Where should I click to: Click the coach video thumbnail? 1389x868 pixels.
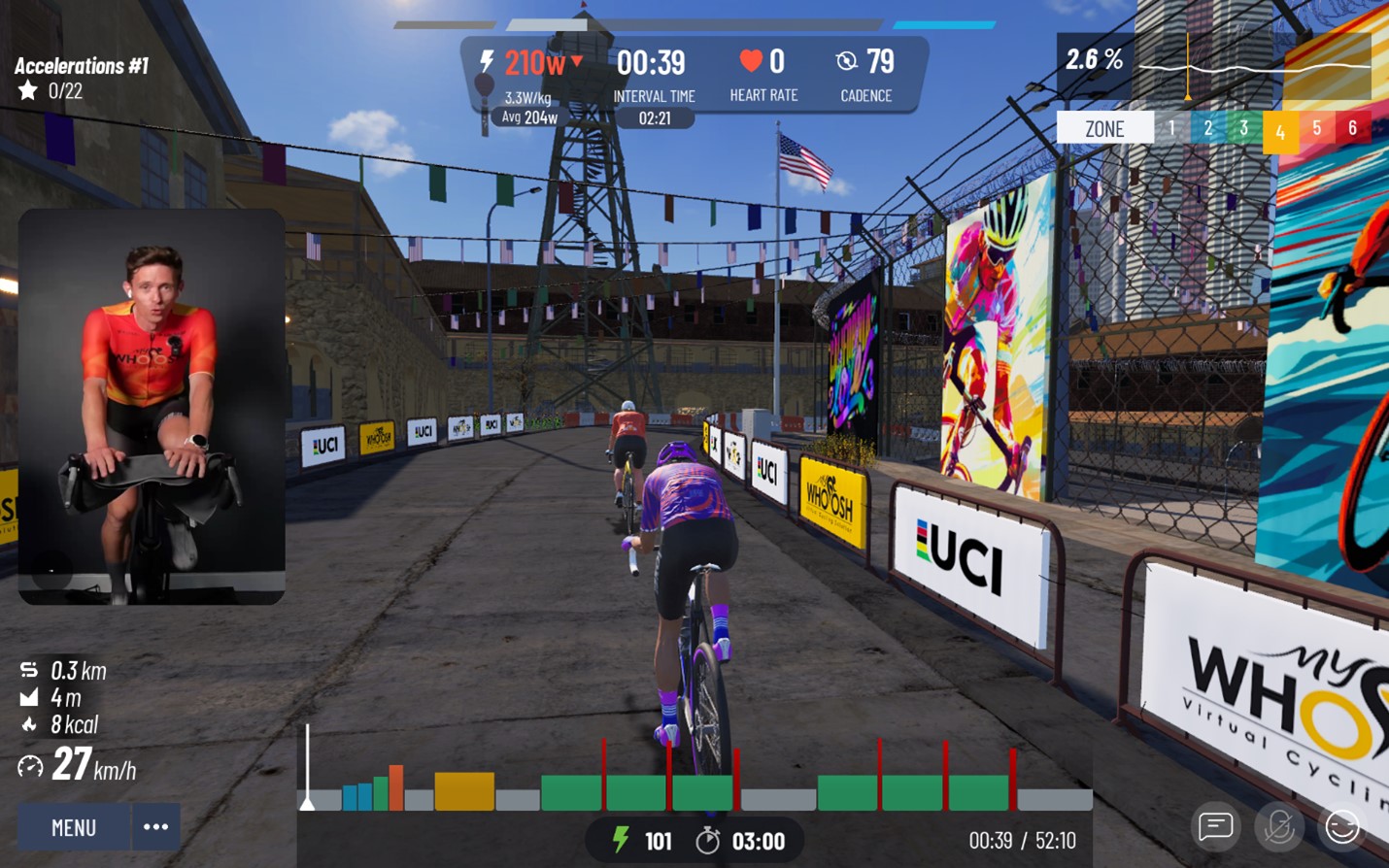[152, 406]
